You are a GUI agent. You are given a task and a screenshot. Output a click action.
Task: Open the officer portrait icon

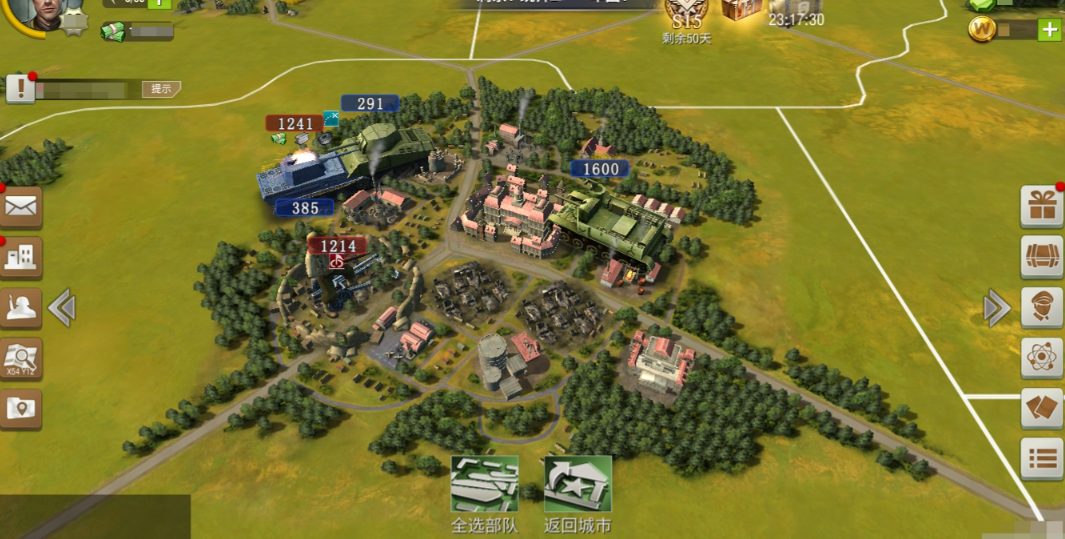click(x=1042, y=307)
